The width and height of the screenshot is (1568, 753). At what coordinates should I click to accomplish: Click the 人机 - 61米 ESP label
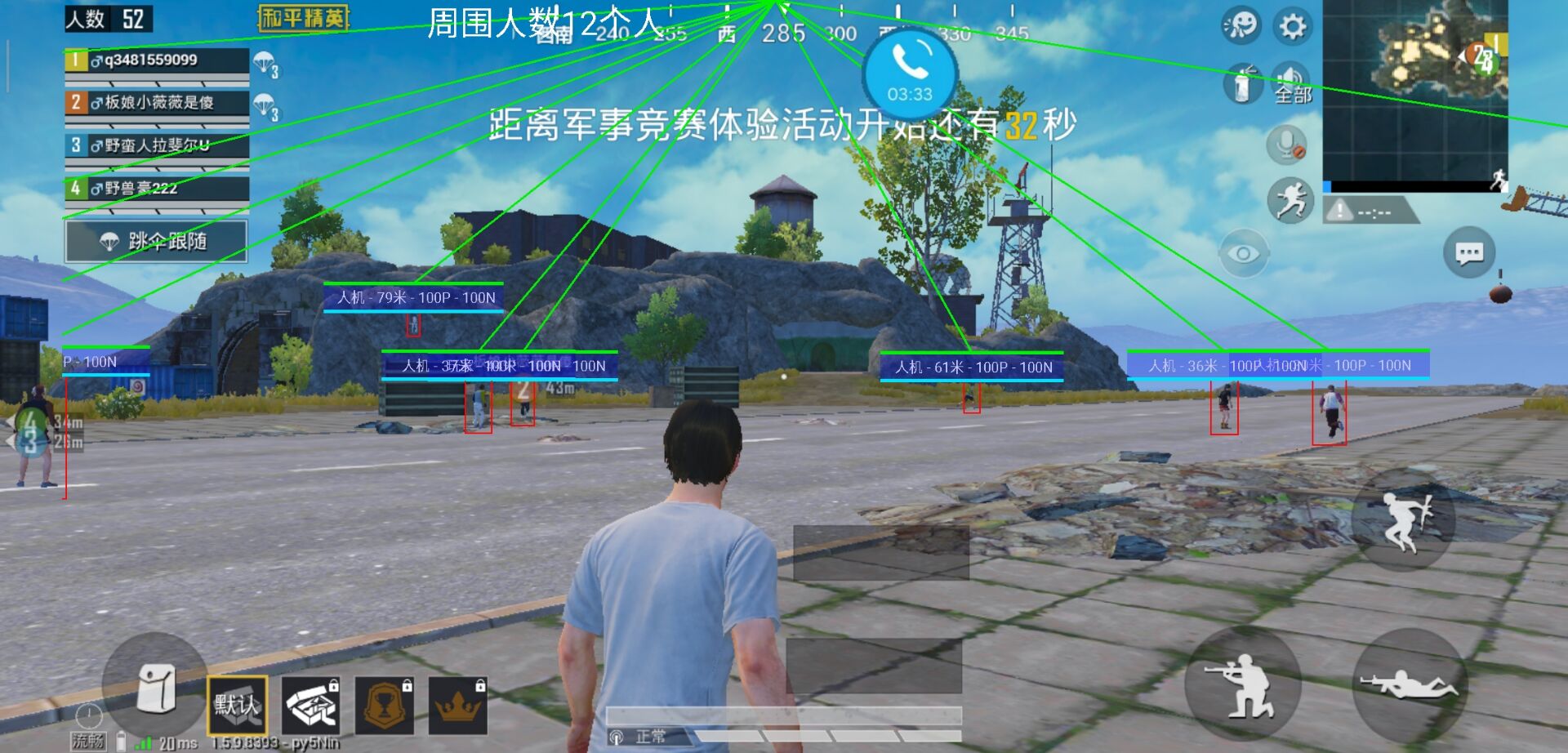click(x=973, y=367)
